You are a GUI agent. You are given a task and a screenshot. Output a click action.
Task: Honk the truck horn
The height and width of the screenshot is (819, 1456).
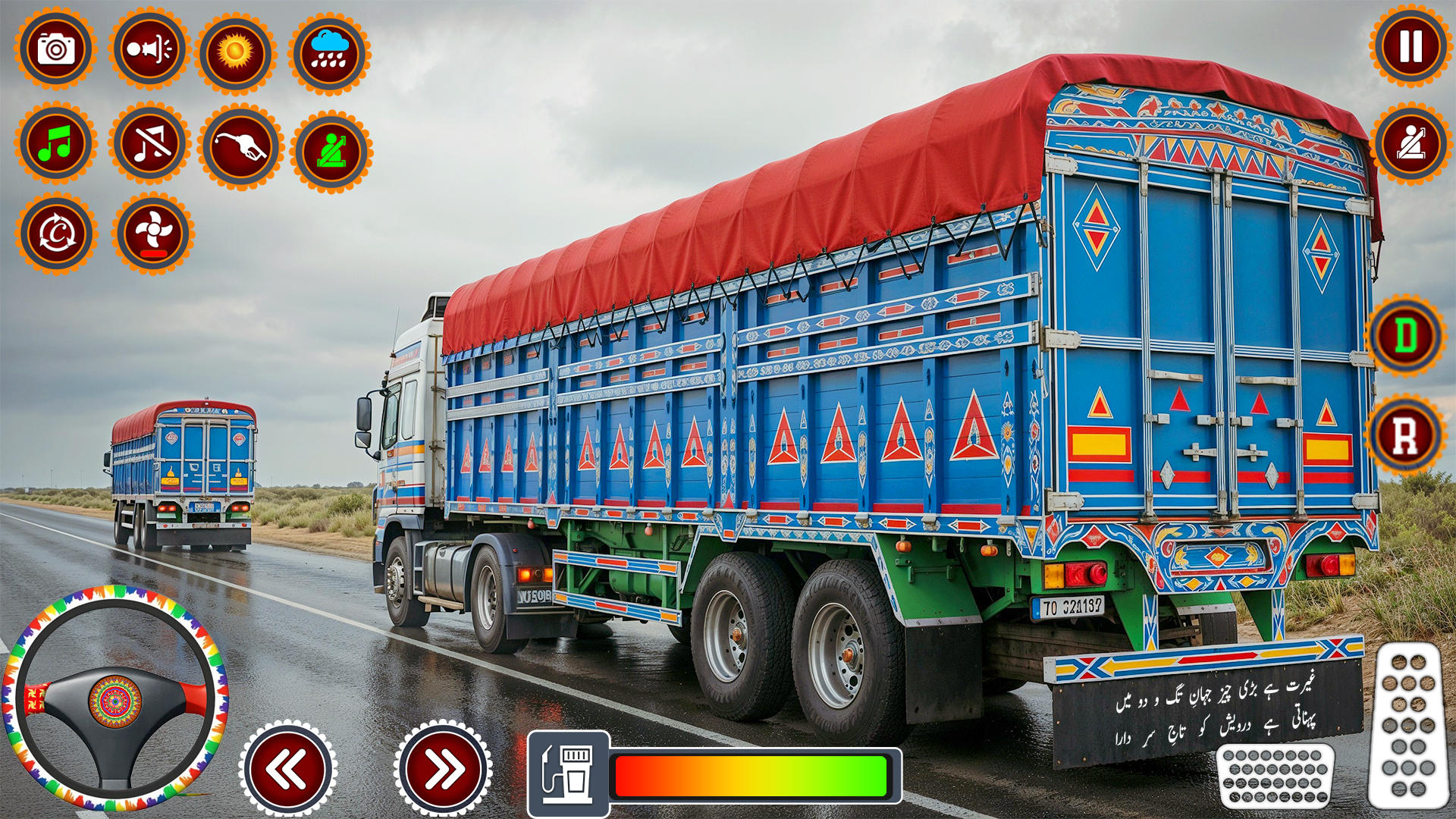click(x=149, y=49)
